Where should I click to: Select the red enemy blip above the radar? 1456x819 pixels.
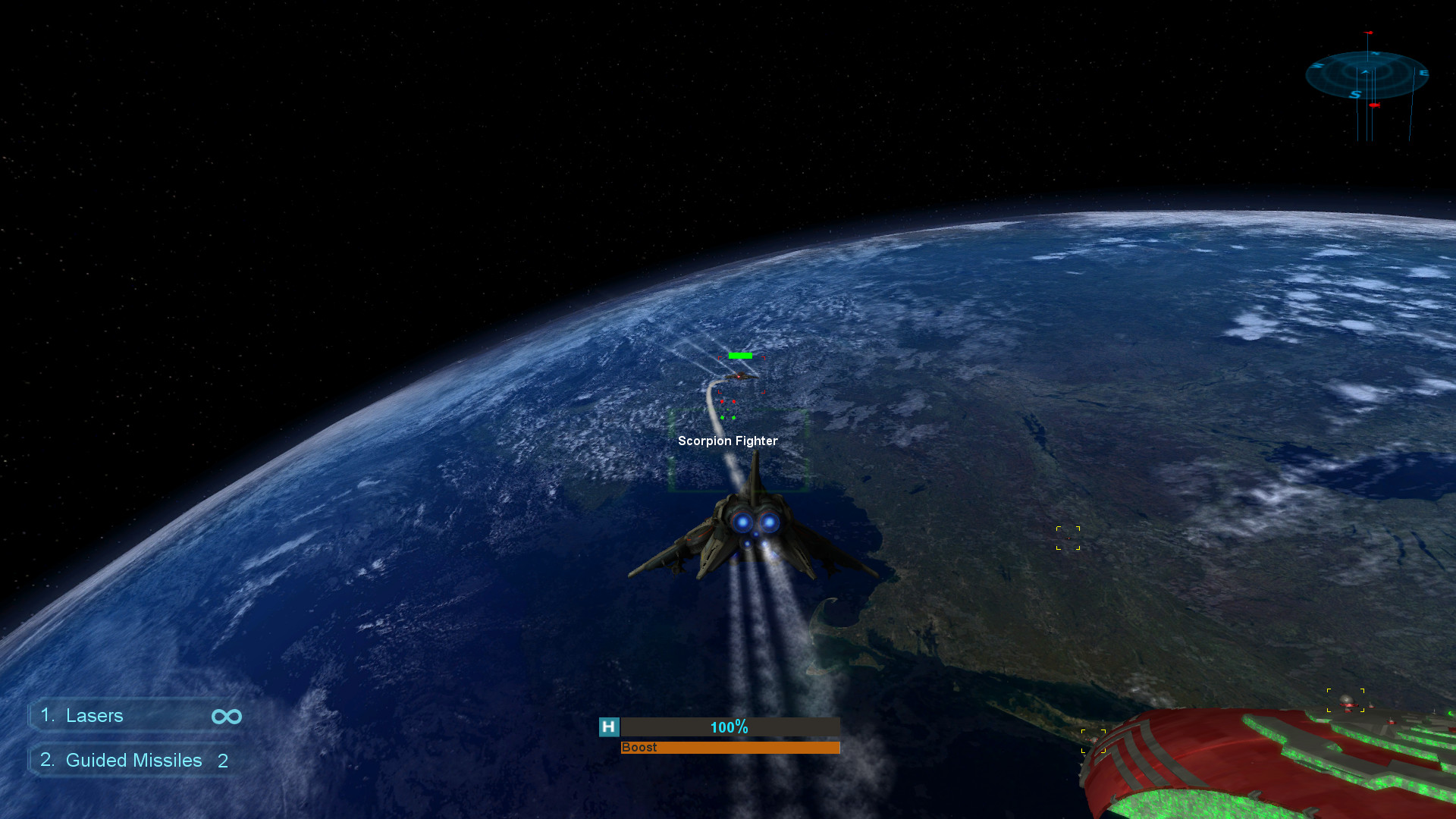coord(1368,32)
